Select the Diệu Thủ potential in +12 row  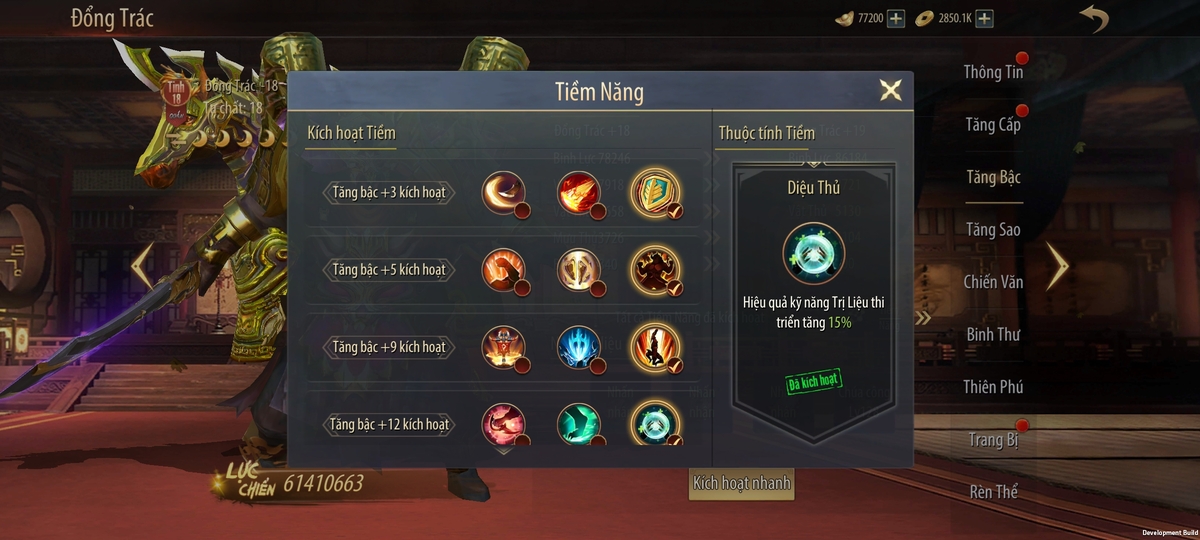(x=655, y=423)
